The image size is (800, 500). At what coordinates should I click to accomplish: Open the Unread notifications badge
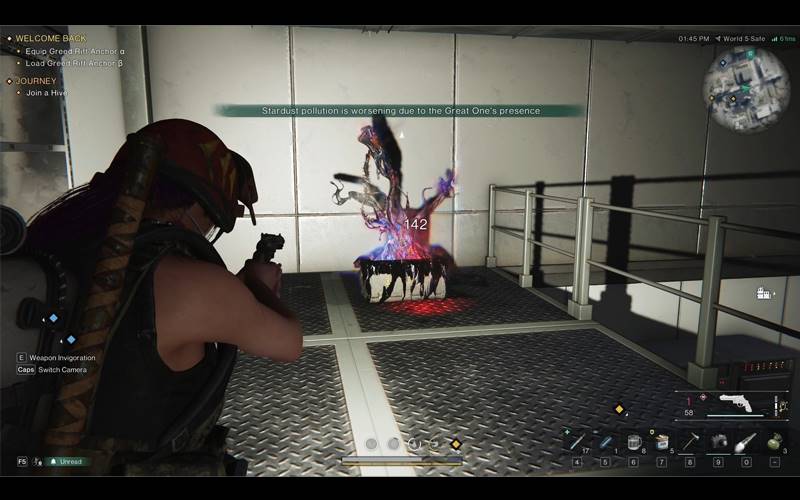[x=66, y=462]
